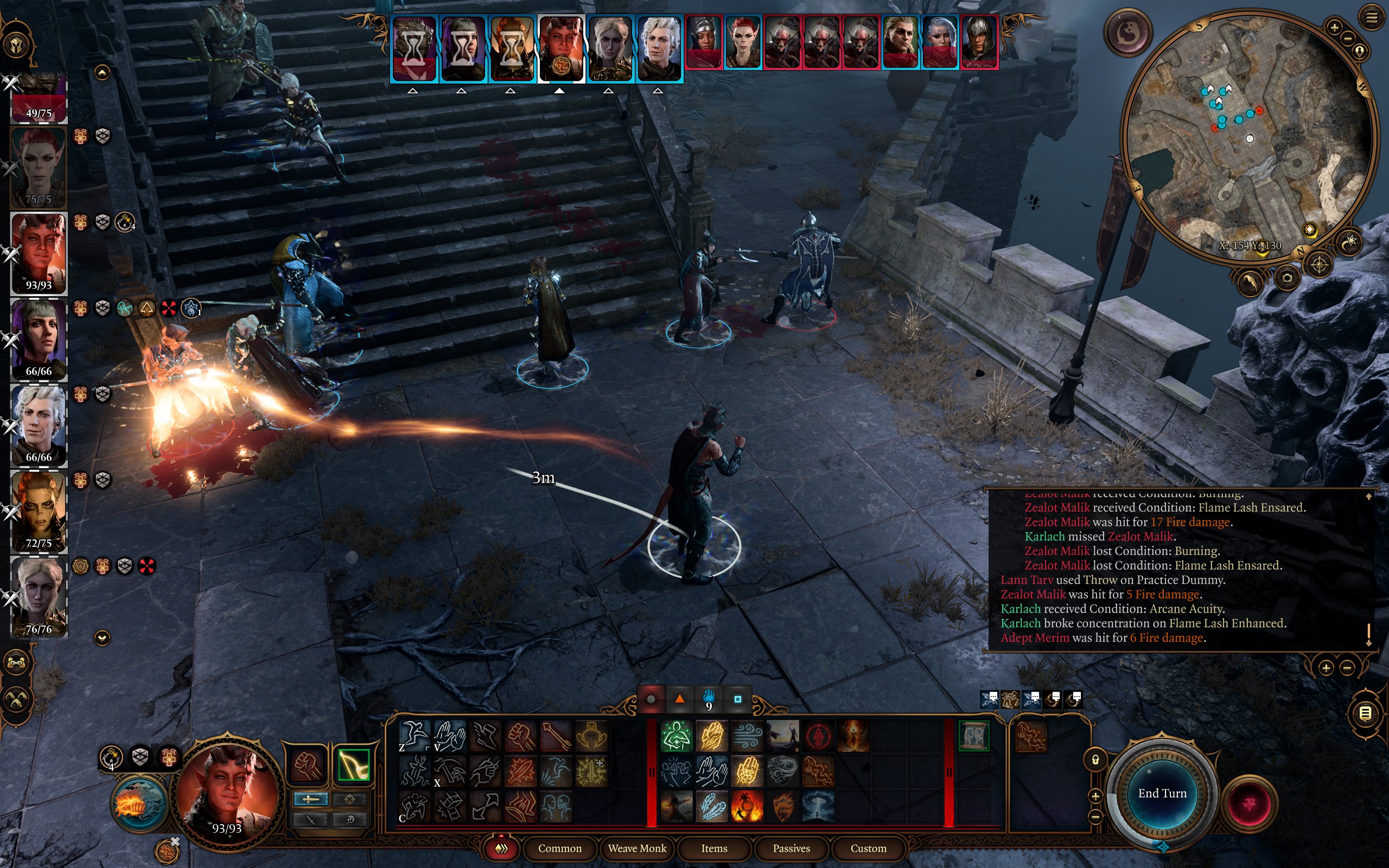1389x868 pixels.
Task: Select the jump ability icon on the hotbar
Action: tap(414, 736)
